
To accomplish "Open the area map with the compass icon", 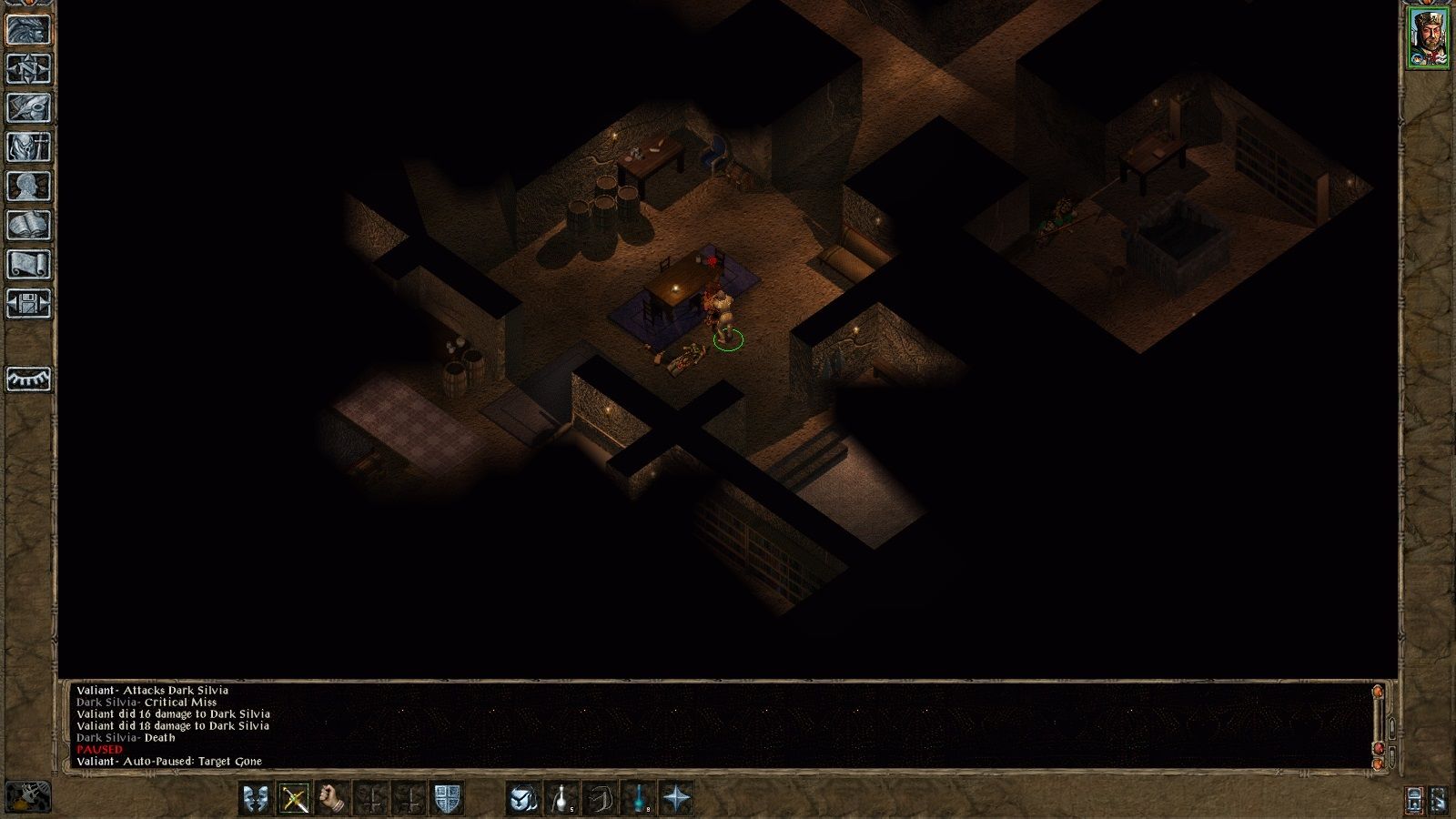I will (x=28, y=69).
